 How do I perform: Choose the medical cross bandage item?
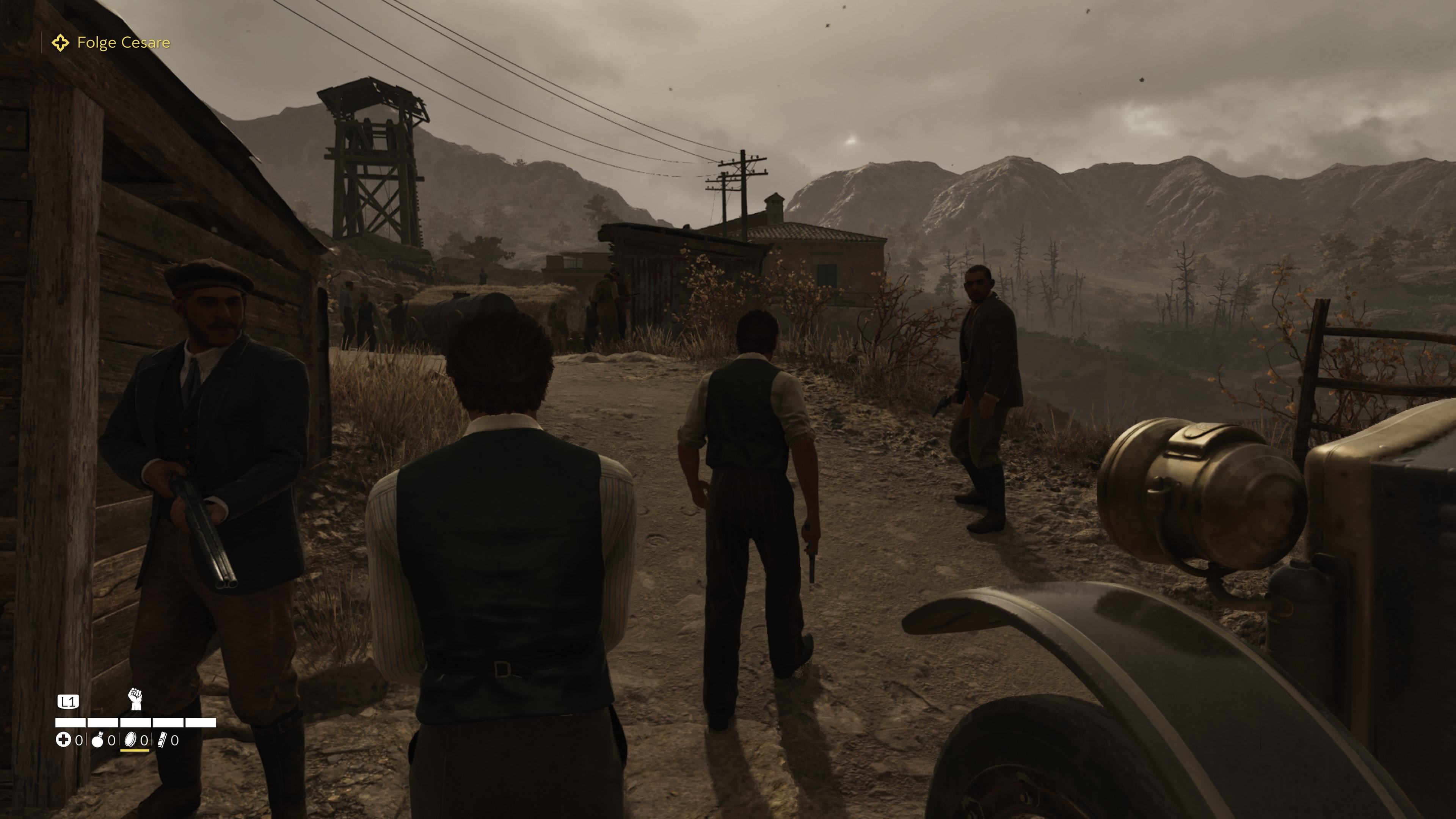click(x=63, y=740)
